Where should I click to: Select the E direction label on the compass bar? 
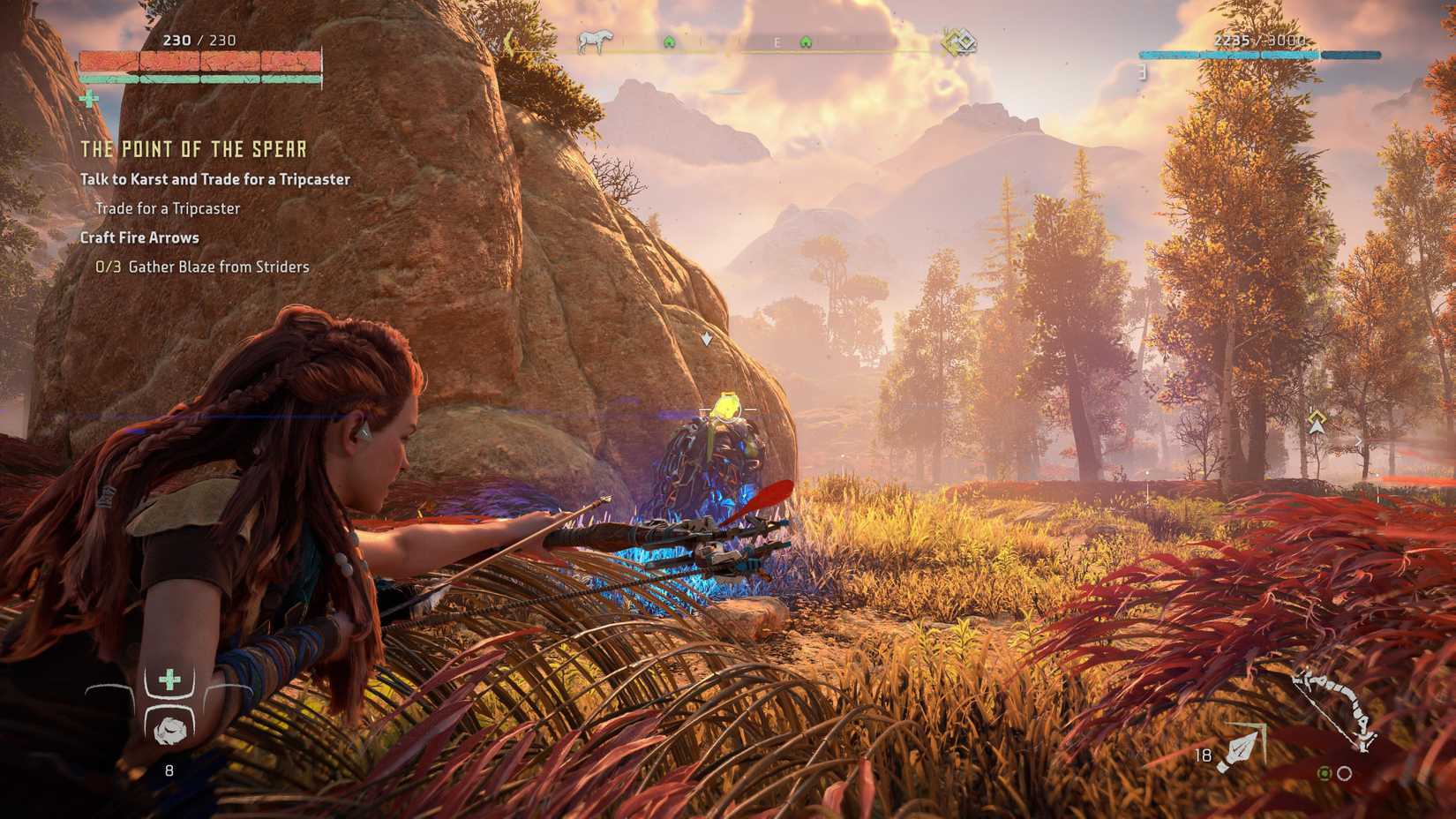(x=777, y=41)
